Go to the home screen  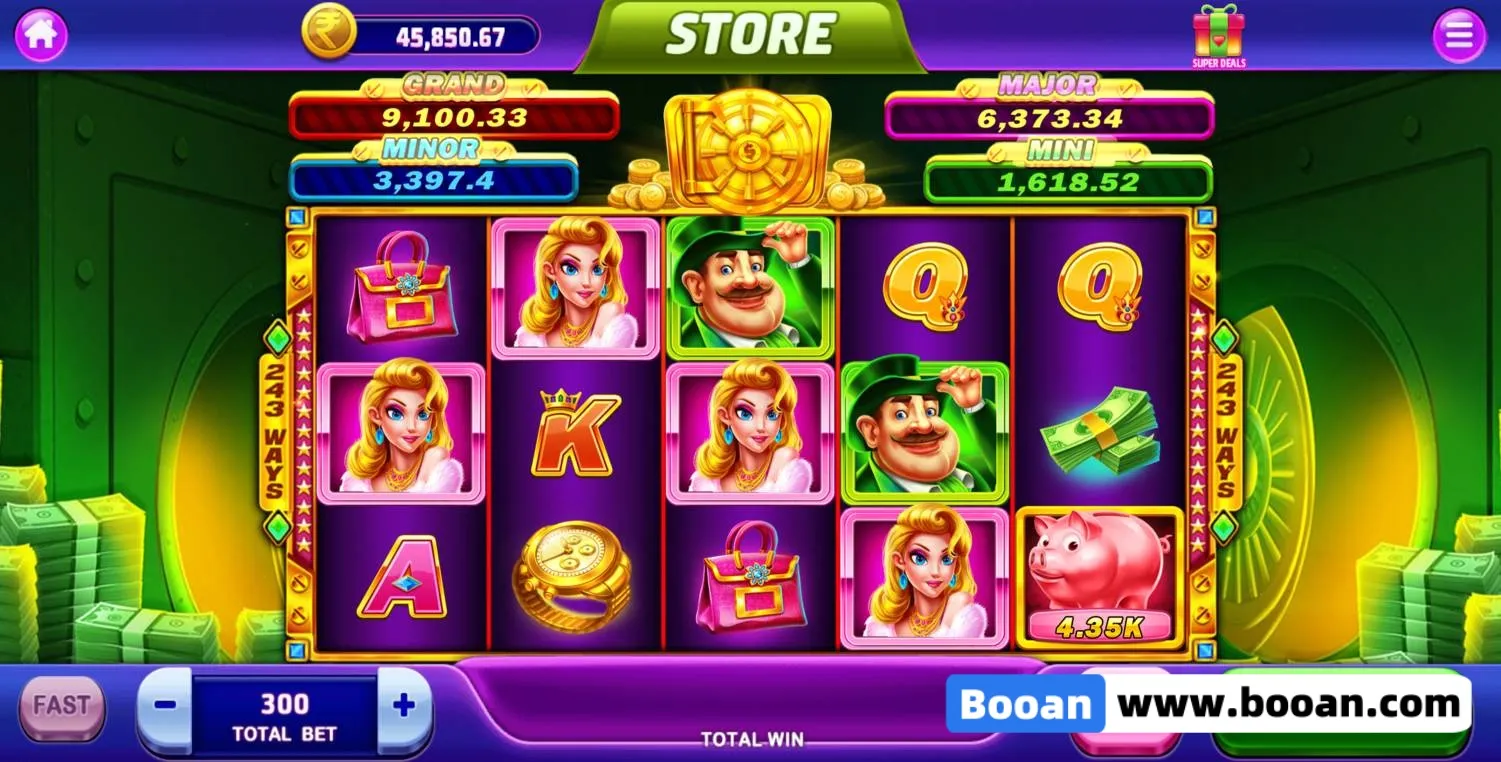[41, 35]
